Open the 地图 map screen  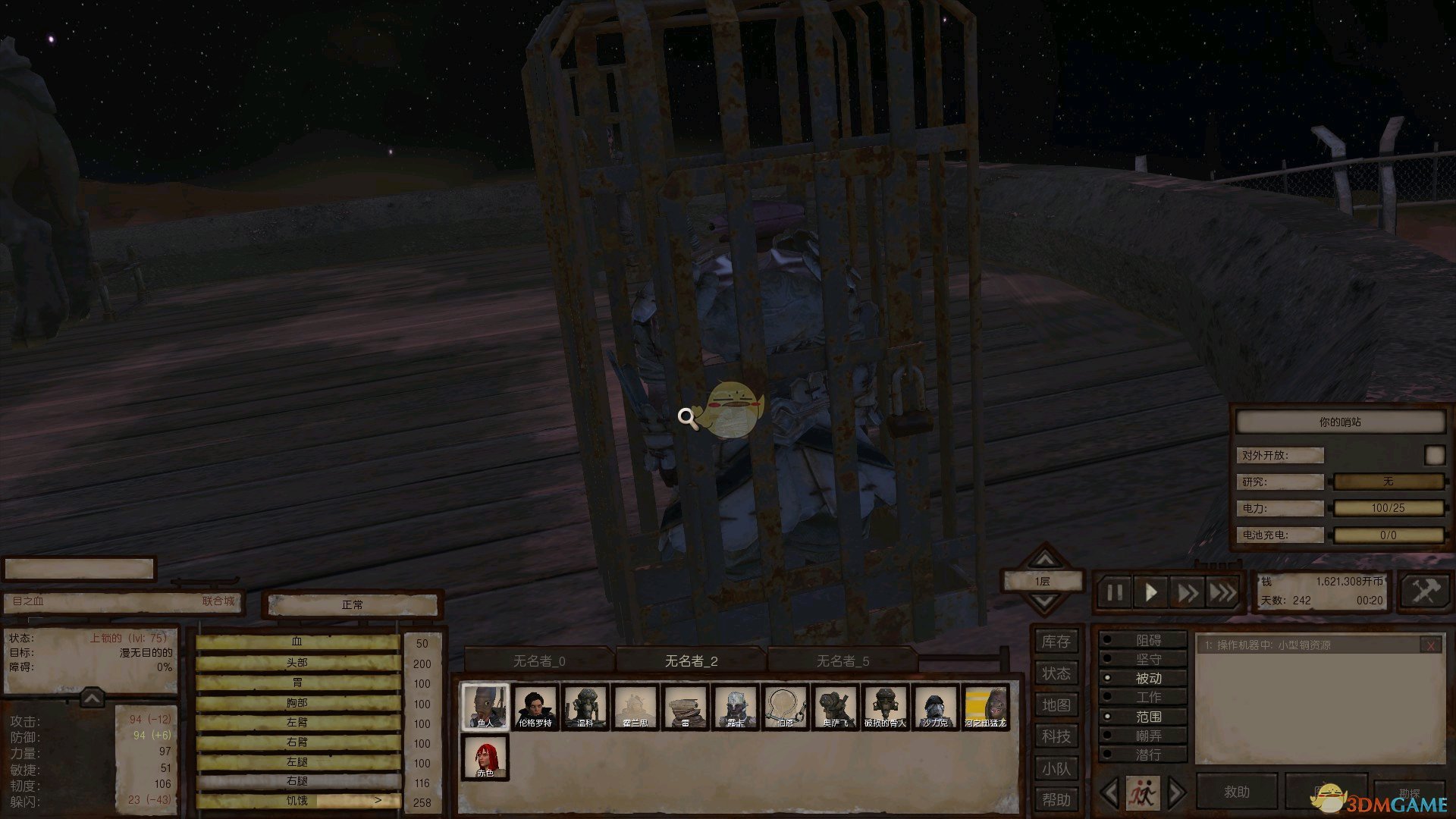click(1056, 705)
